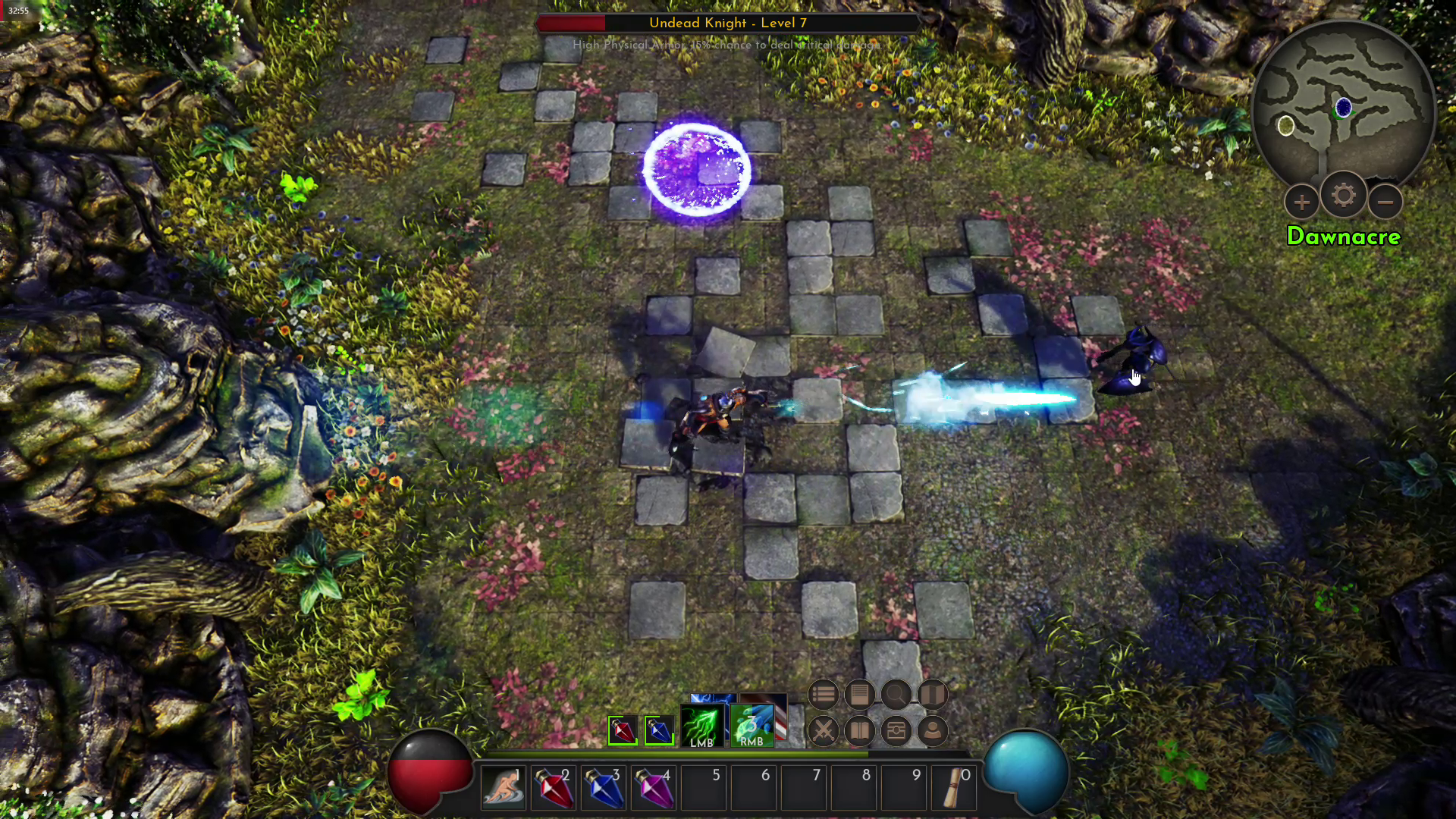Screen dimensions: 1456x819
Task: Open the crossed swords menu
Action: (x=823, y=731)
